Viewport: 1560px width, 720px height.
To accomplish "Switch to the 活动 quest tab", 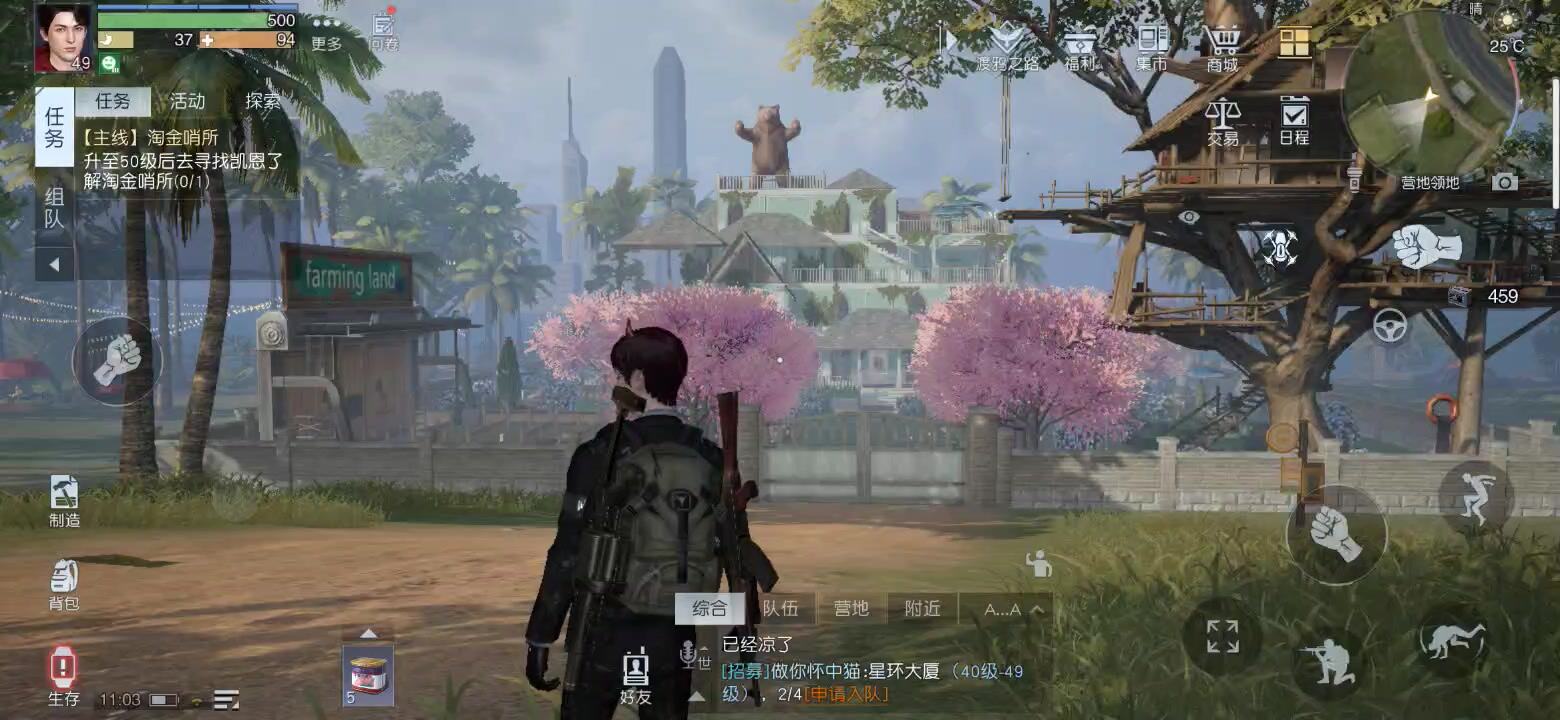I will pos(187,100).
